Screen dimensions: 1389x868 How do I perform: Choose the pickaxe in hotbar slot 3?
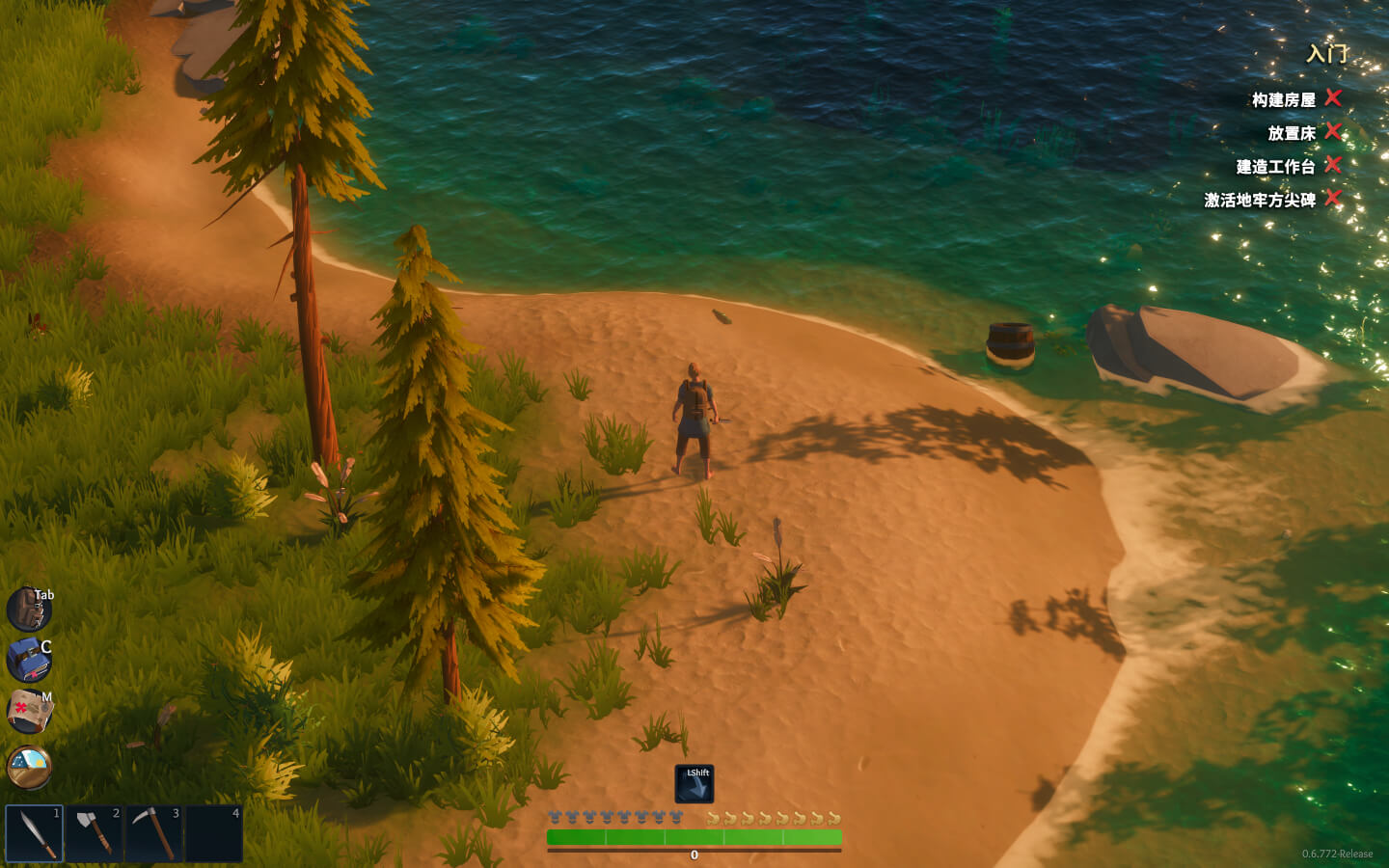(x=153, y=833)
